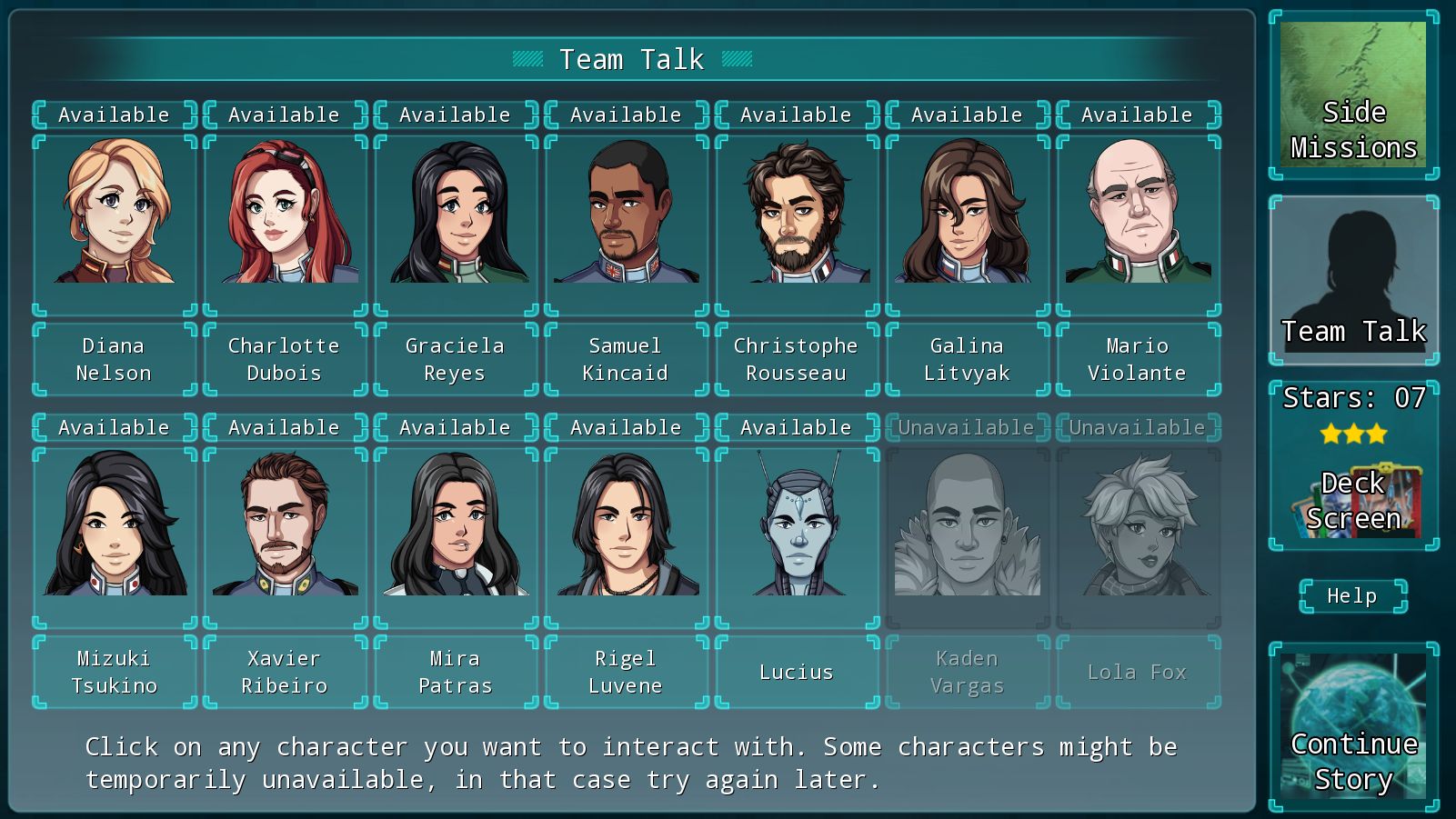
Task: Select Mira Patras
Action: click(454, 532)
